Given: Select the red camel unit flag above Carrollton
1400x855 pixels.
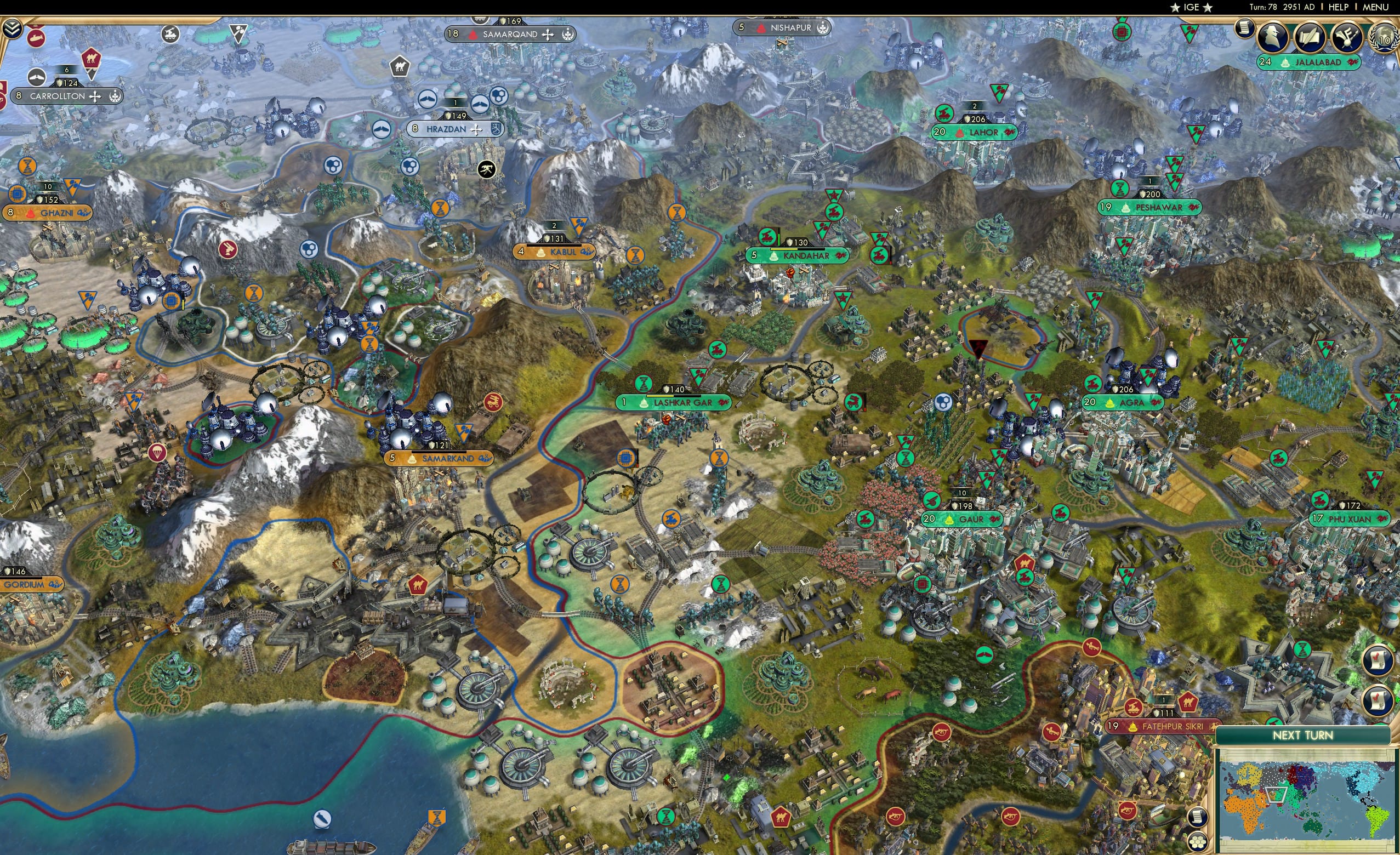Looking at the screenshot, I should [91, 59].
